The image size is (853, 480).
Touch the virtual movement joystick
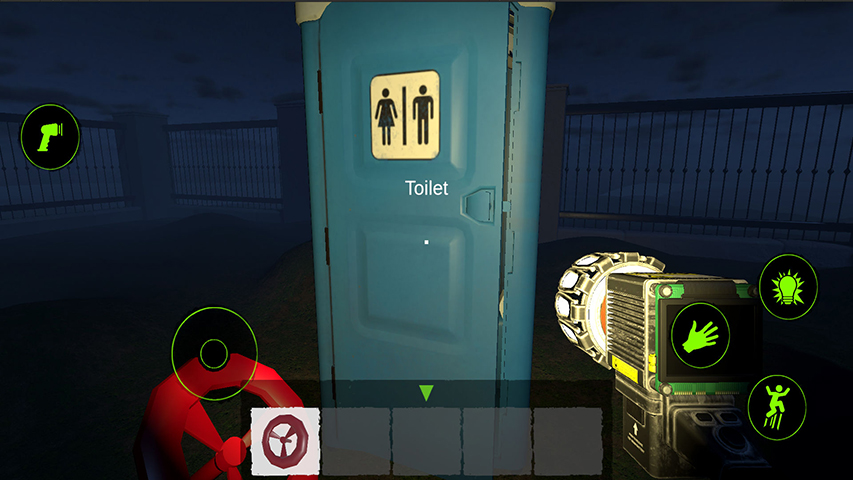click(x=214, y=353)
